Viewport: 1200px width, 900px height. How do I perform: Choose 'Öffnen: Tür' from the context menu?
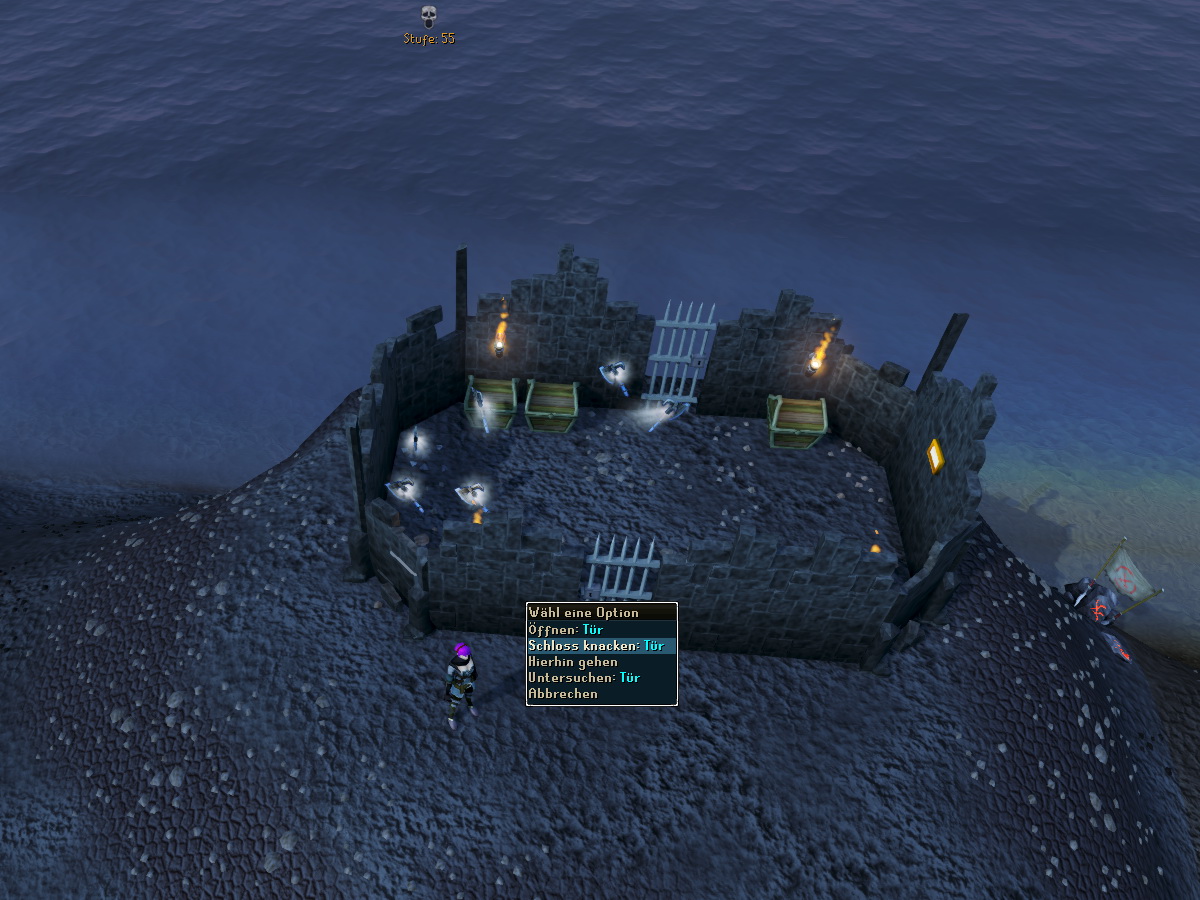pyautogui.click(x=565, y=630)
